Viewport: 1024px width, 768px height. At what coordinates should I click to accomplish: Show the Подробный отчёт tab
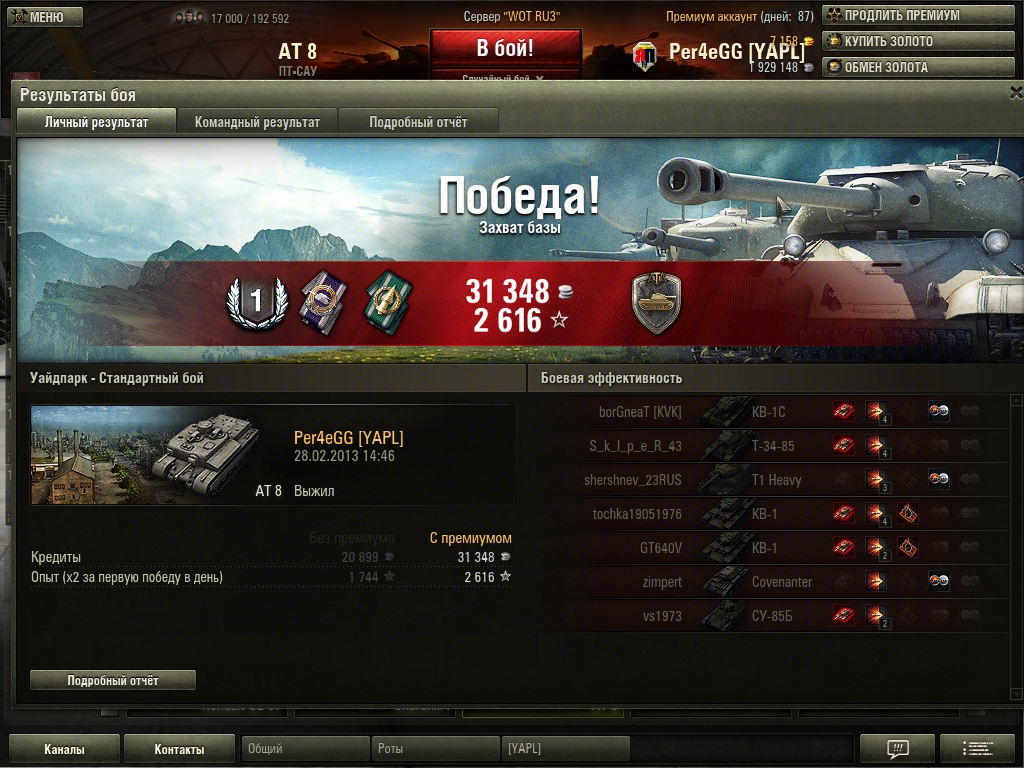click(x=418, y=122)
